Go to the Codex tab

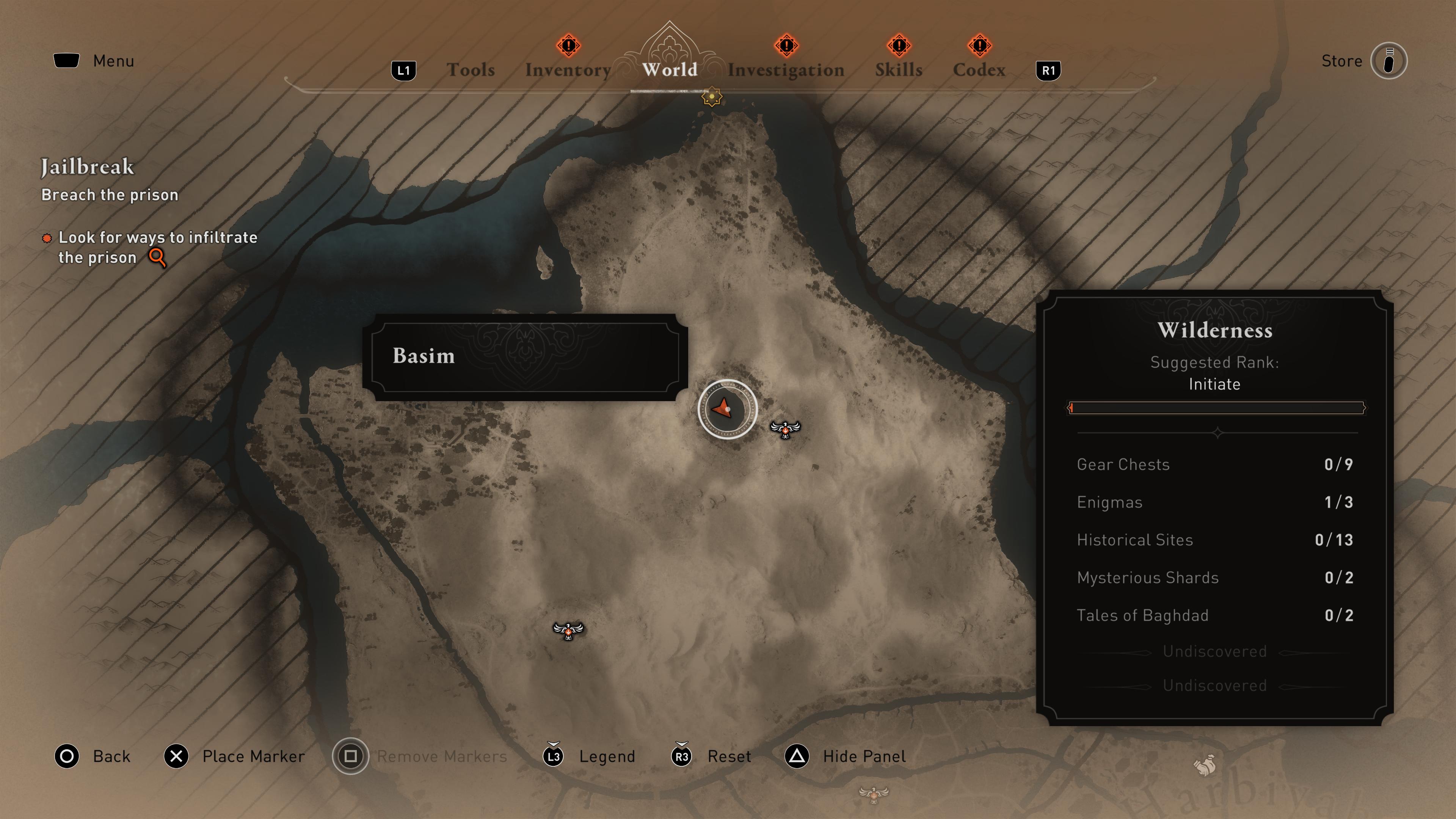[979, 70]
